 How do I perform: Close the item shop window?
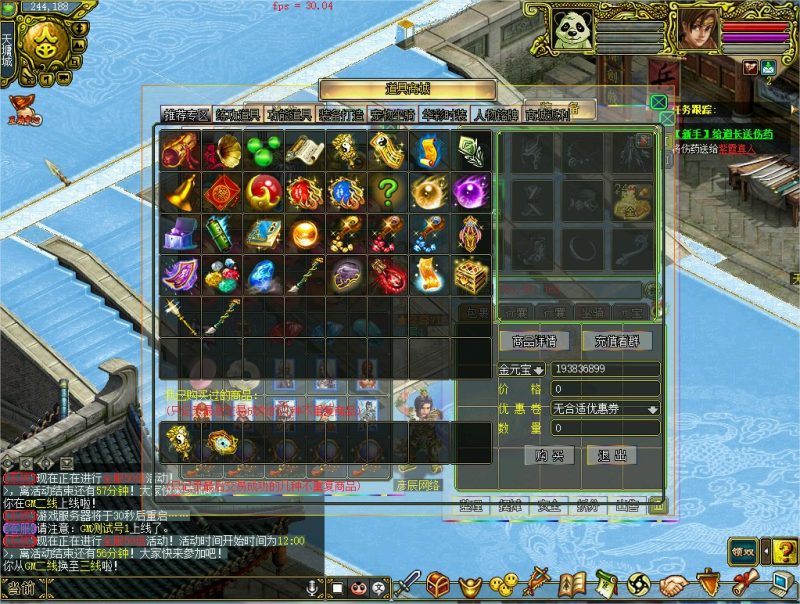tap(658, 102)
